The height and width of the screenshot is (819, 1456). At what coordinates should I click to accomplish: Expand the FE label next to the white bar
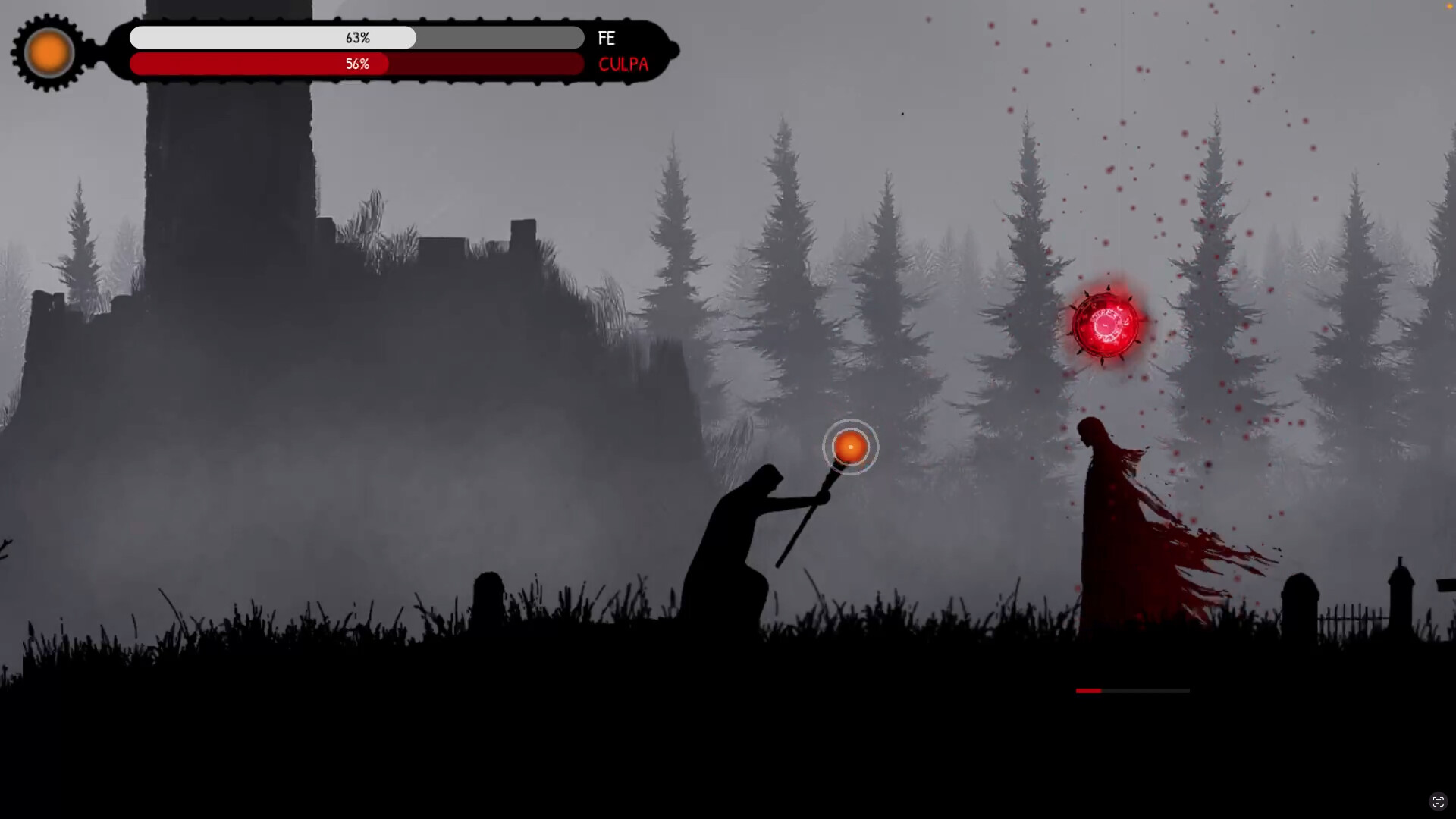point(607,38)
